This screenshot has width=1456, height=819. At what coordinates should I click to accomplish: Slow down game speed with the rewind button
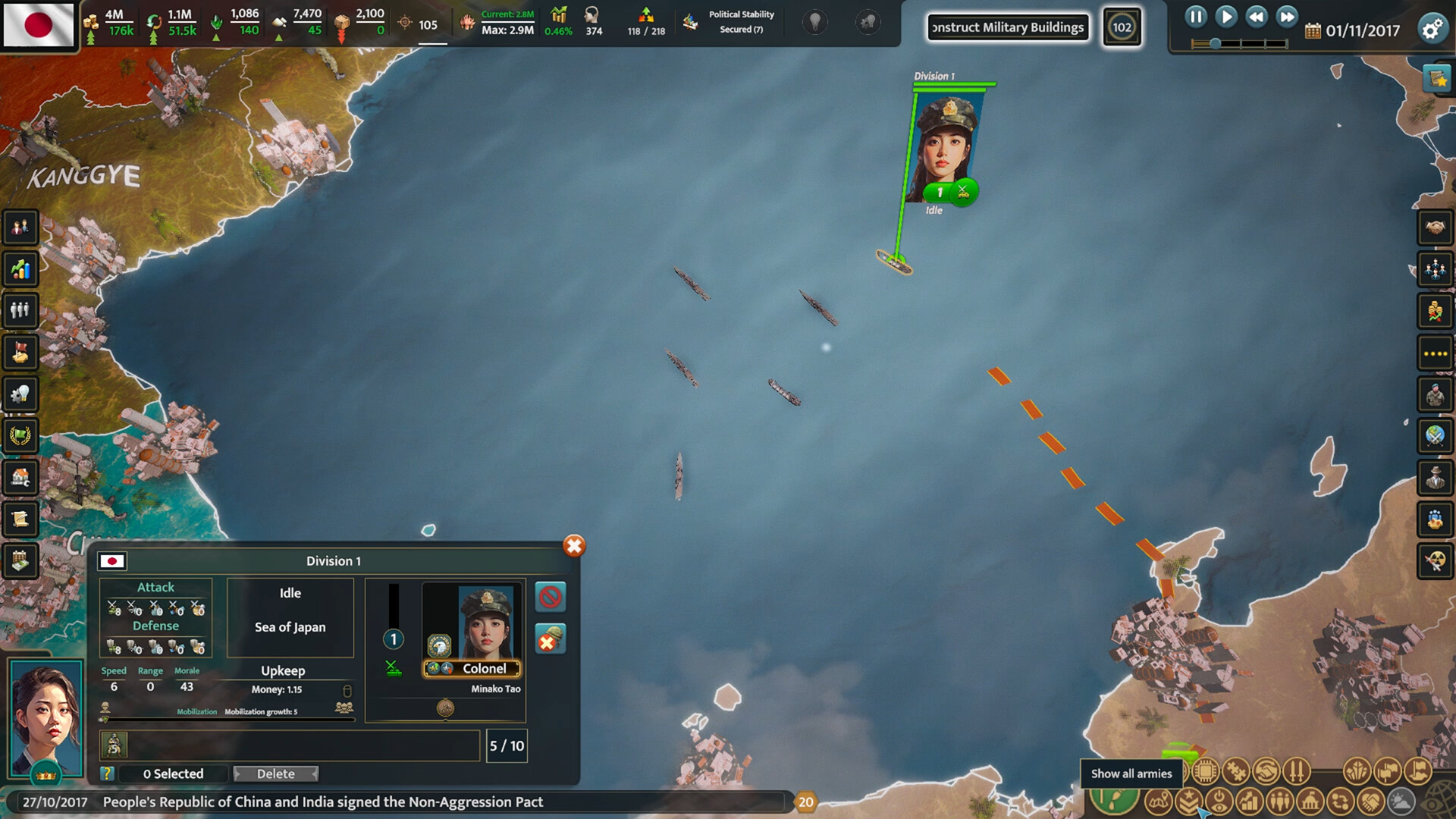pyautogui.click(x=1257, y=17)
